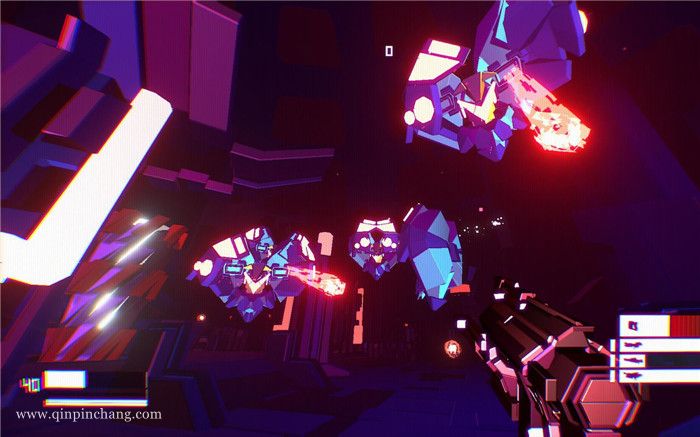This screenshot has height=437, width=700.
Task: Select the weapon slot with the dark depleted bar
Action: (x=658, y=361)
